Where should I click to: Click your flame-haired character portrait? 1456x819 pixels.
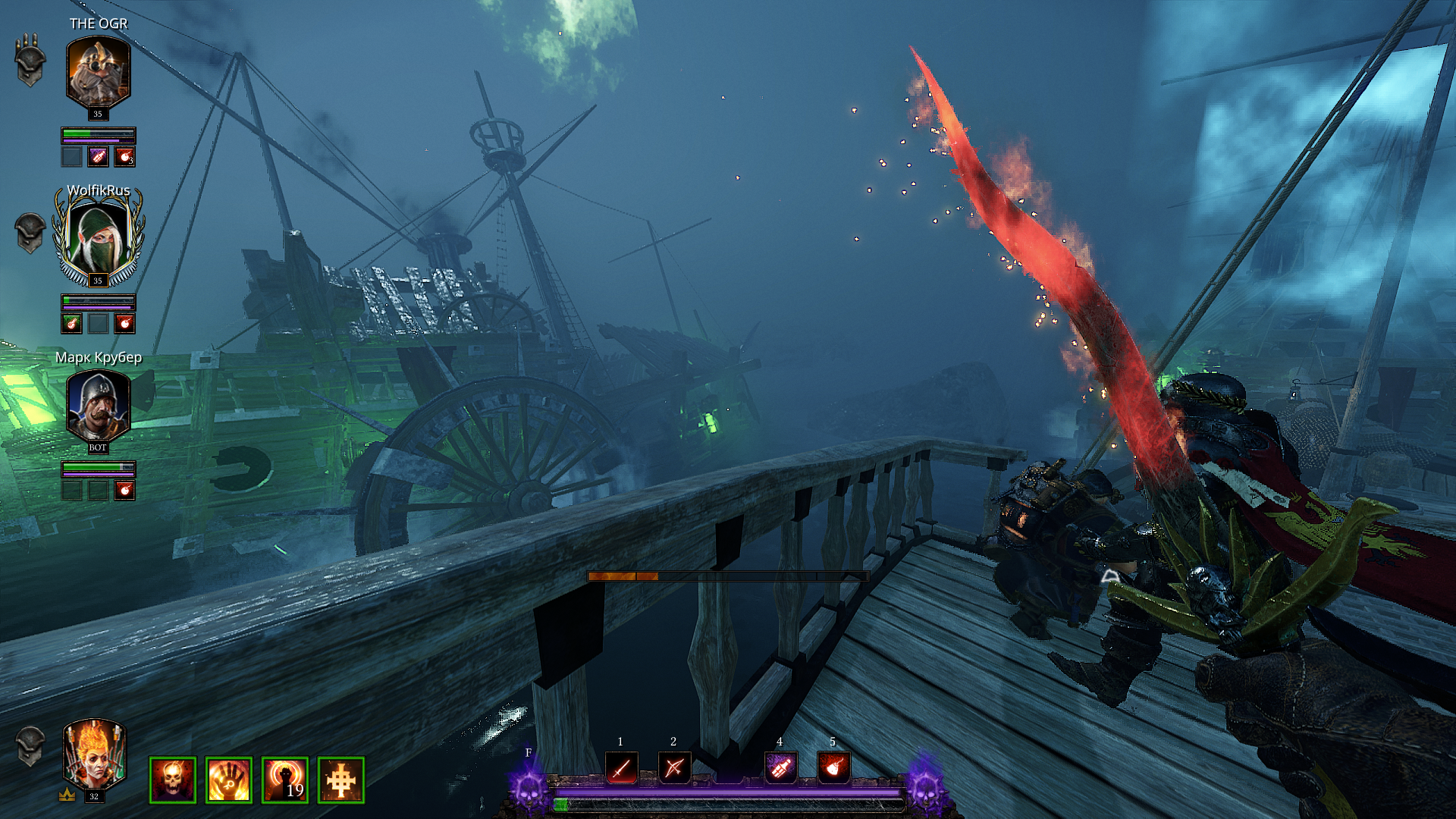click(x=94, y=755)
